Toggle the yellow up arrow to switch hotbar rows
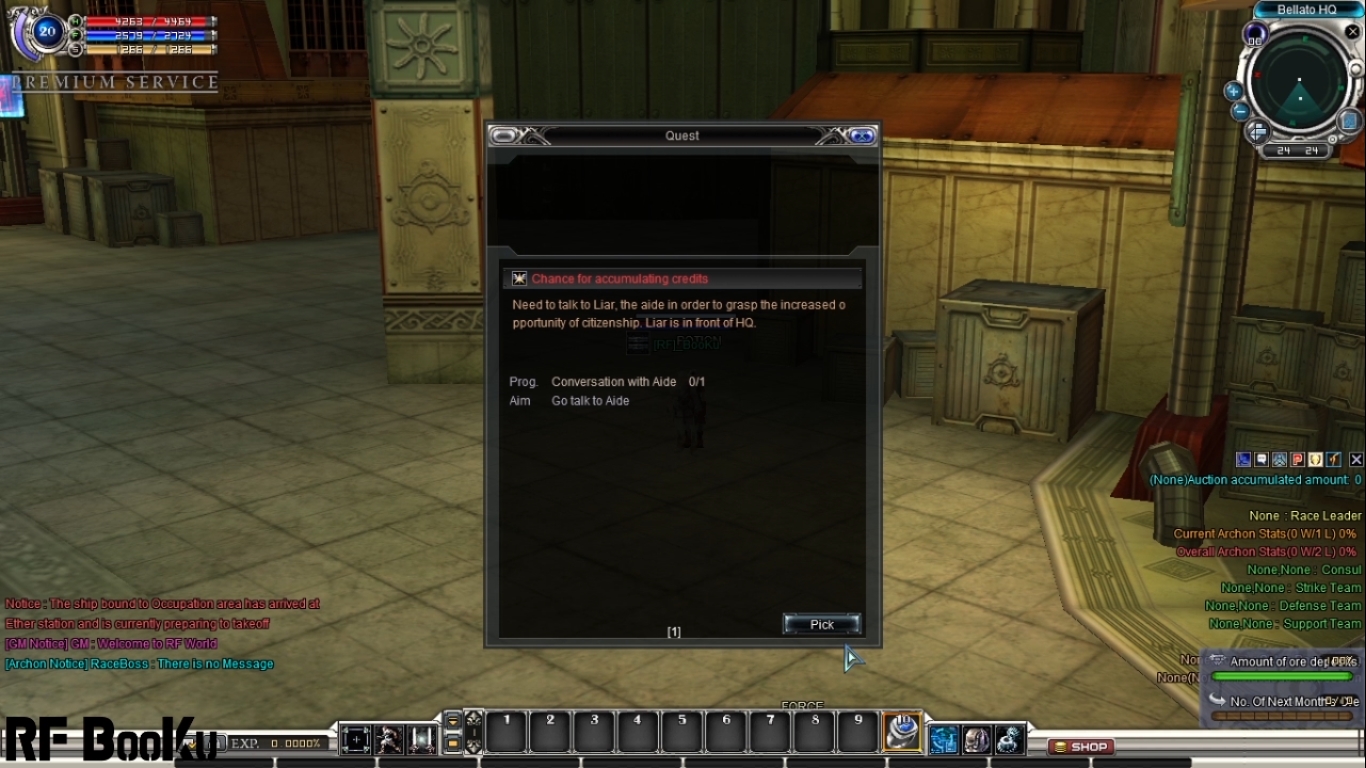The image size is (1366, 768). point(453,722)
